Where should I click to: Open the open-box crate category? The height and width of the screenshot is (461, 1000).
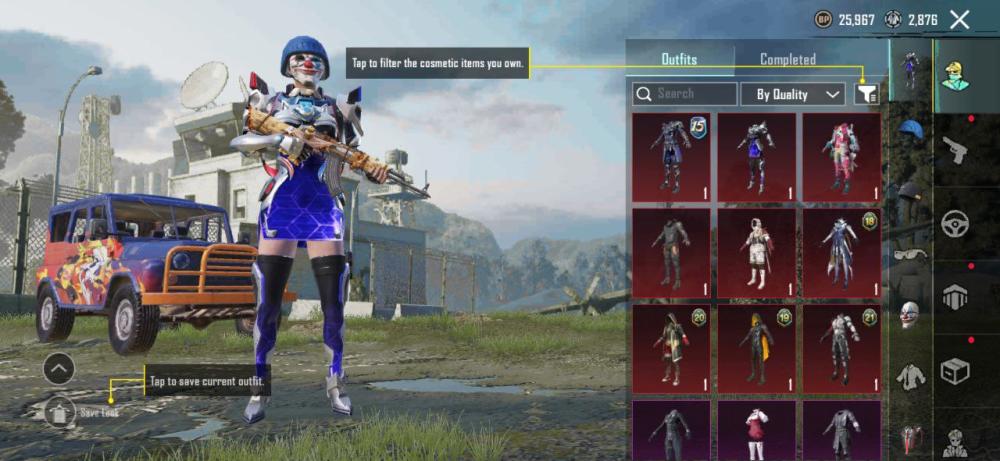click(x=955, y=372)
